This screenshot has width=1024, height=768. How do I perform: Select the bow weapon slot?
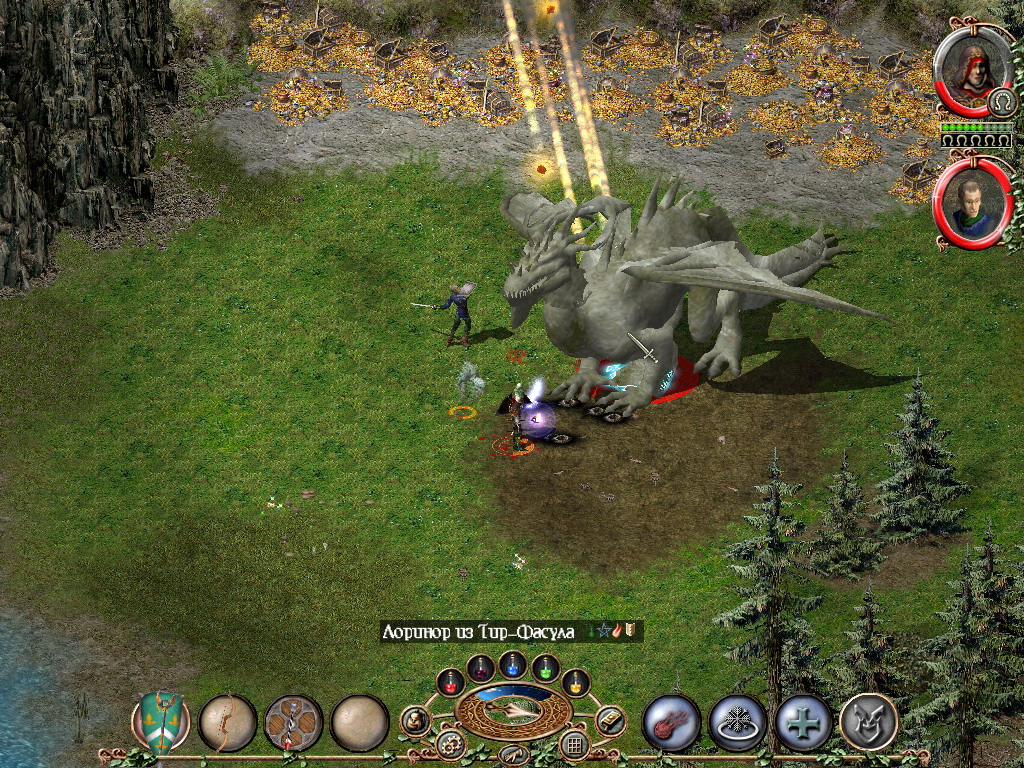[227, 722]
